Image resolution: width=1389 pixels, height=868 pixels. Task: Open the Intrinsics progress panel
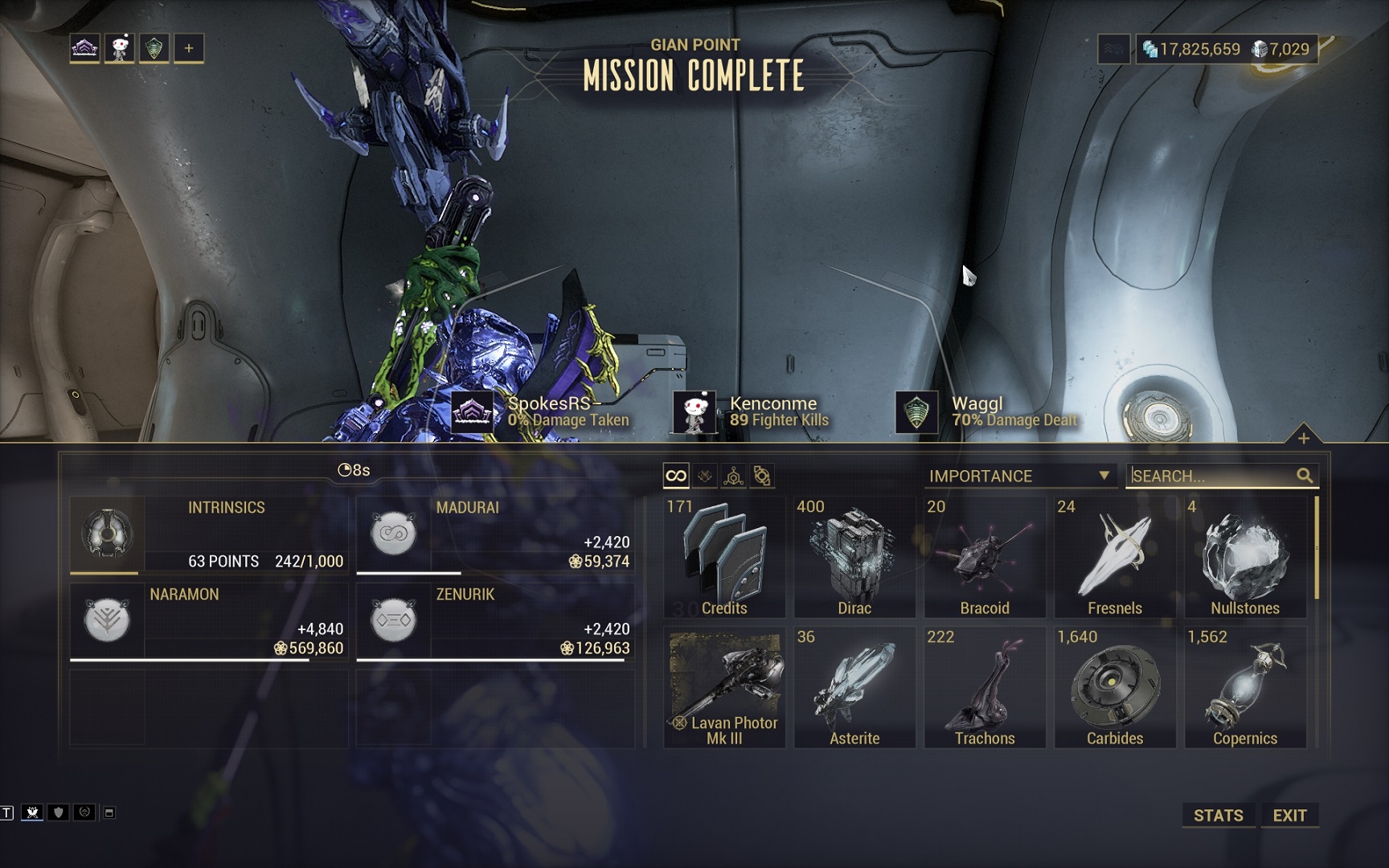pos(209,534)
